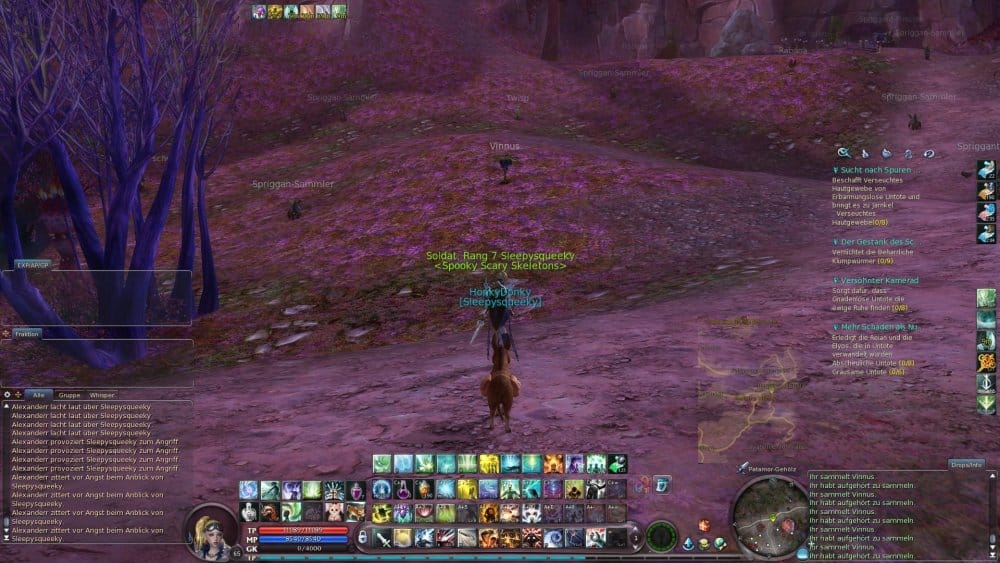Select the first buff icon at top
Screen dimensions: 1000x563
pos(259,12)
